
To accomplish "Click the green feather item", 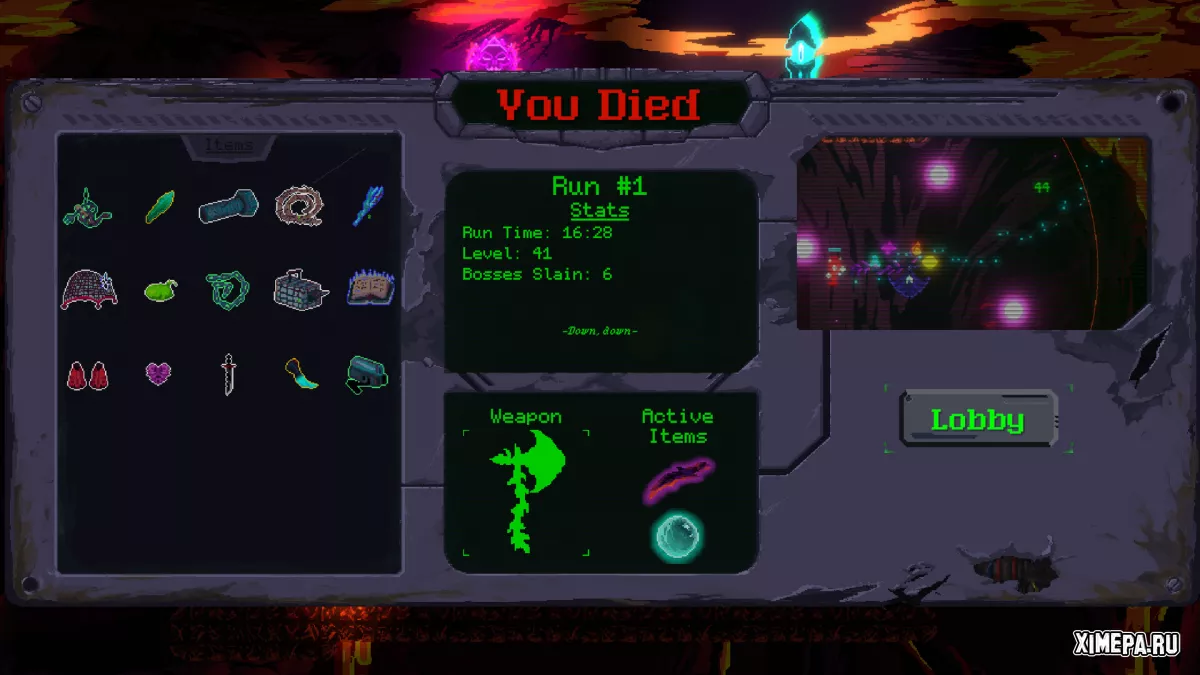I will click(159, 207).
